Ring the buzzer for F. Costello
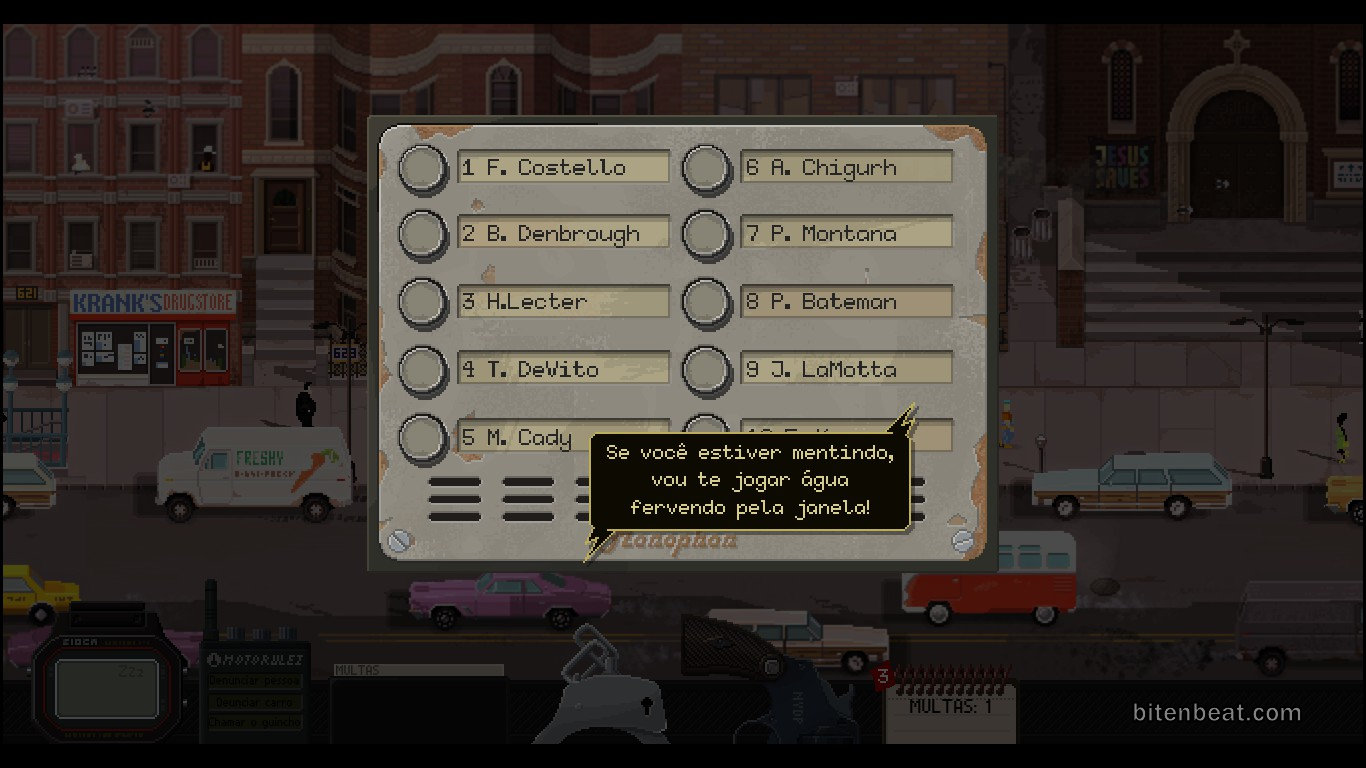Screen dimensions: 1366x768 (x=423, y=168)
